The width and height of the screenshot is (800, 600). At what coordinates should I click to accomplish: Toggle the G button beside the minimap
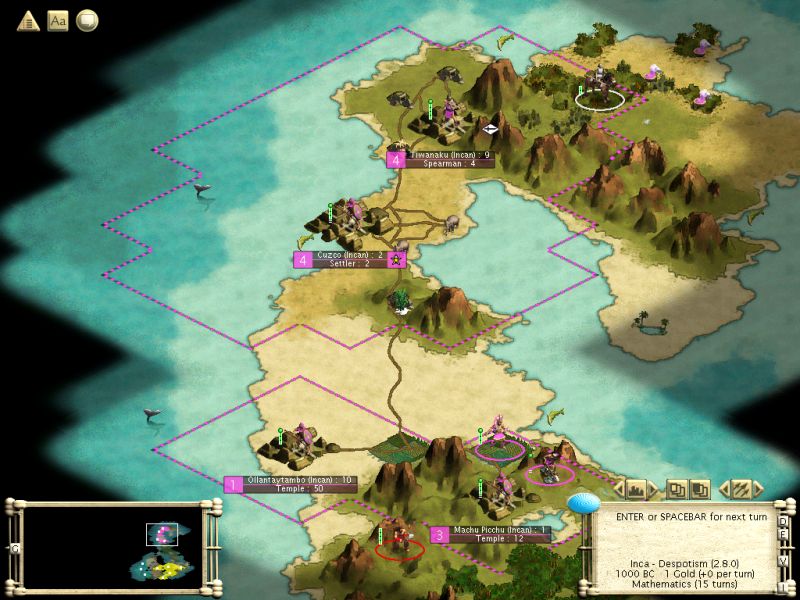[14, 548]
